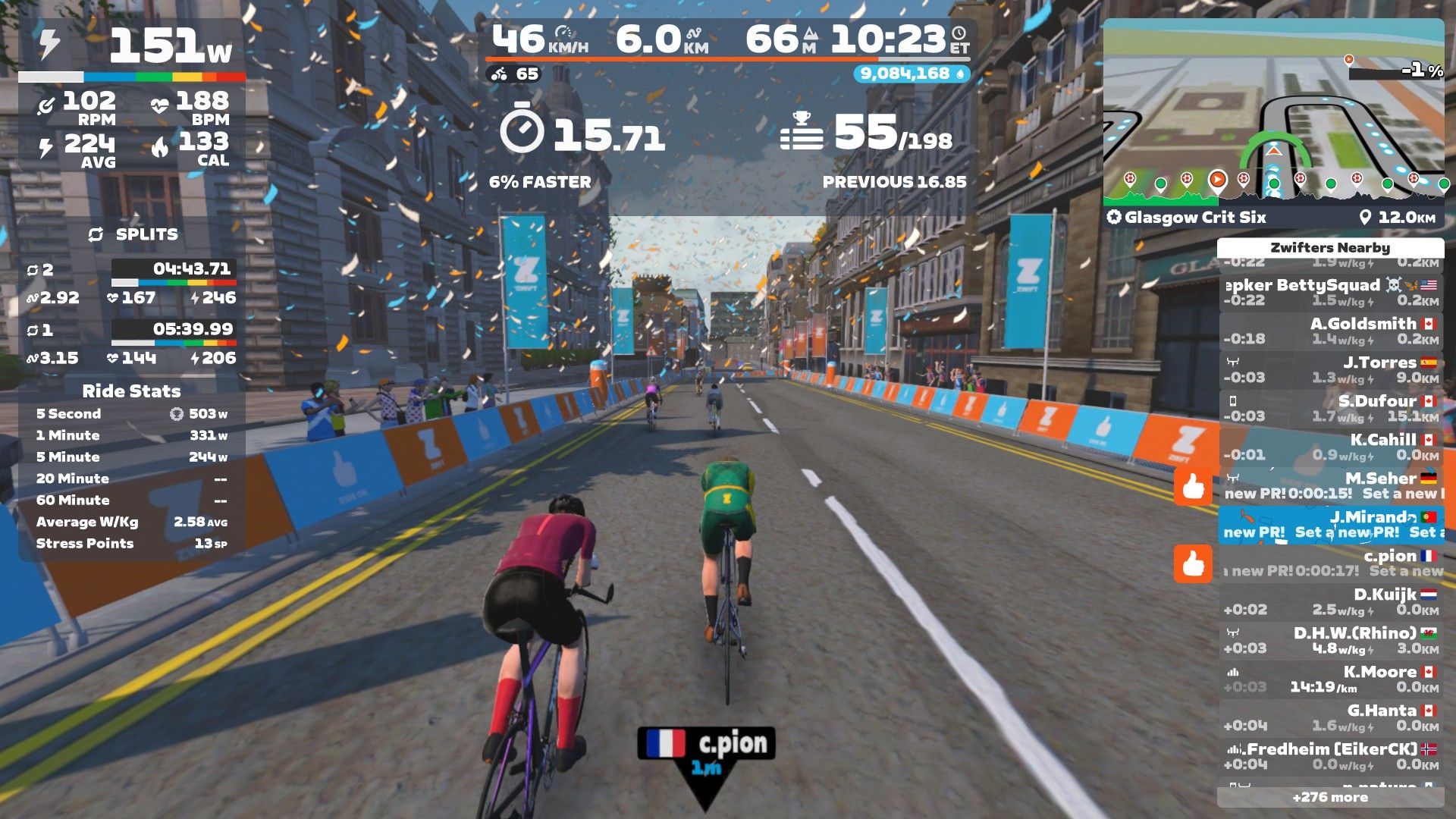Click the Splits panel header
This screenshot has width=1456, height=819.
[x=133, y=235]
